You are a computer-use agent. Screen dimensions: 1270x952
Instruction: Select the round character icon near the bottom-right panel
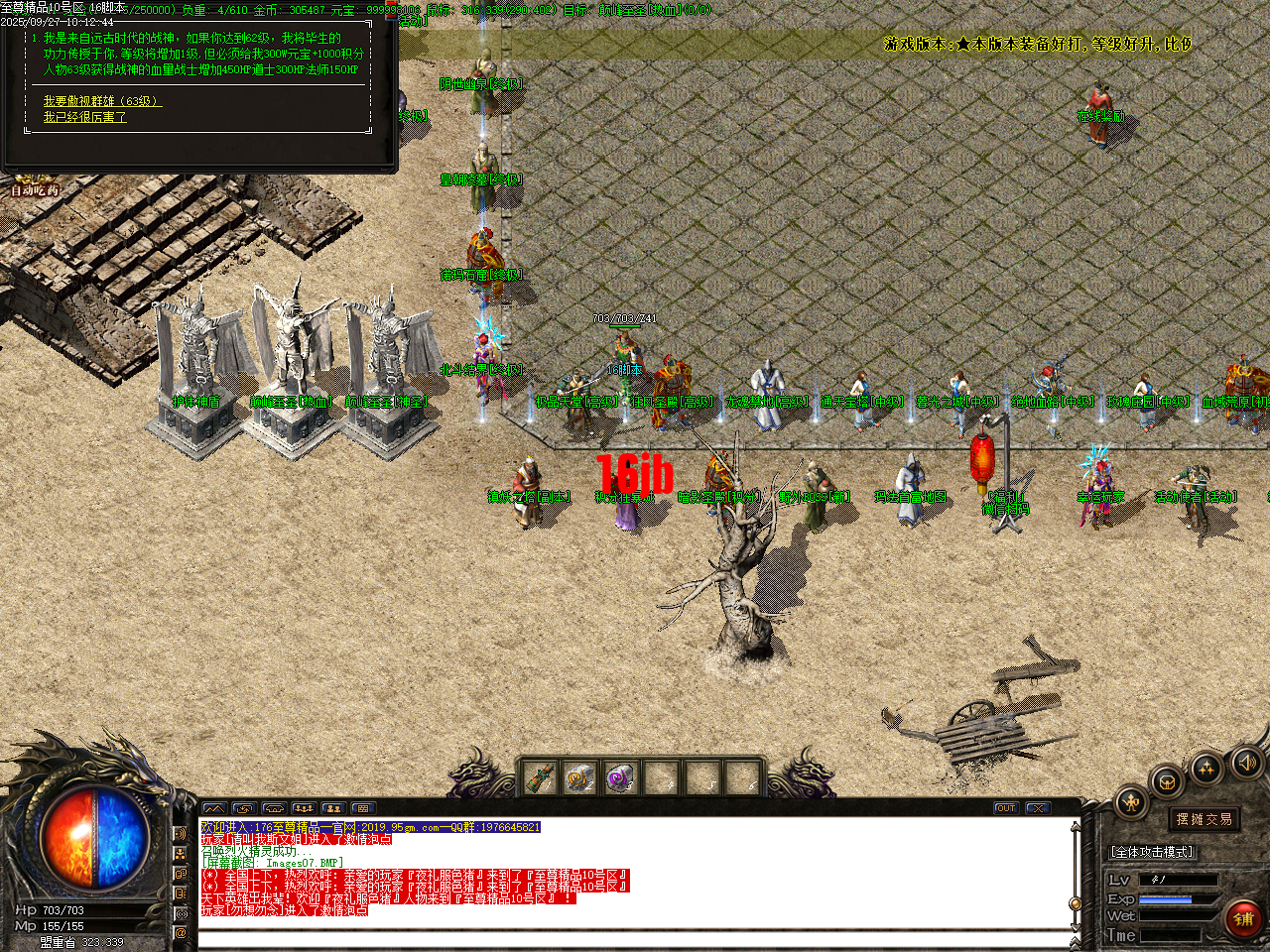click(1129, 801)
